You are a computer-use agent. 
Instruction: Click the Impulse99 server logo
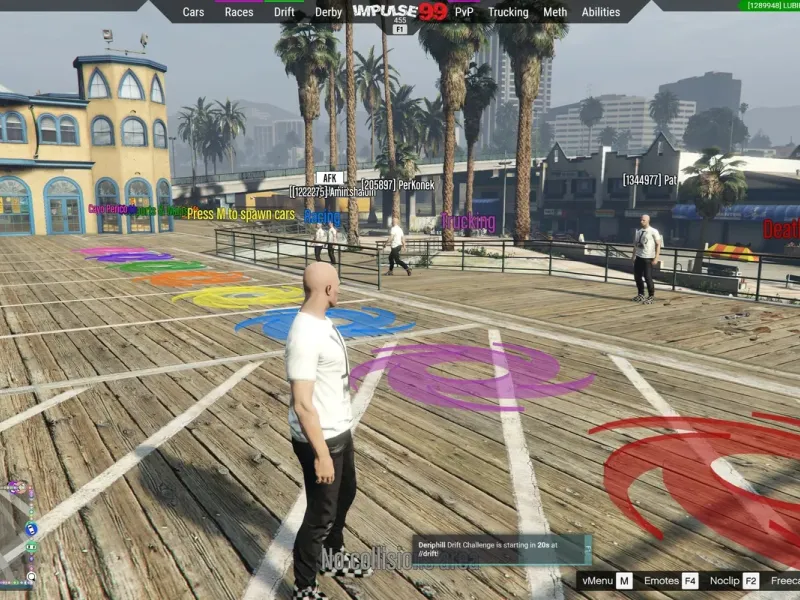(400, 12)
